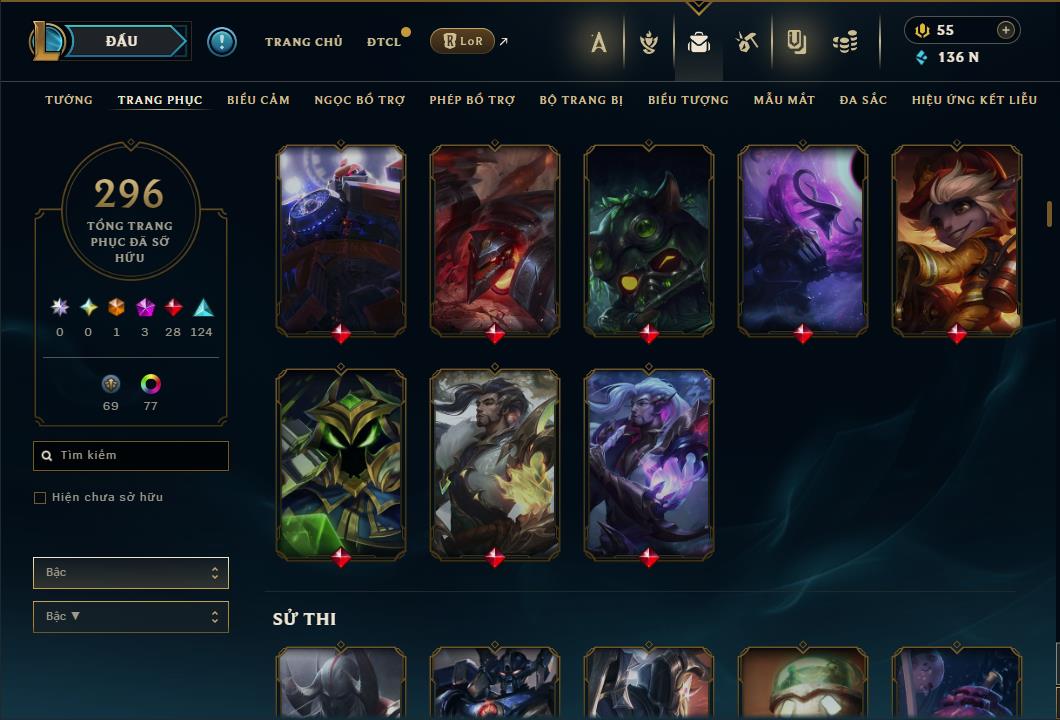Switch to the TƯỚNG tab

pos(69,100)
